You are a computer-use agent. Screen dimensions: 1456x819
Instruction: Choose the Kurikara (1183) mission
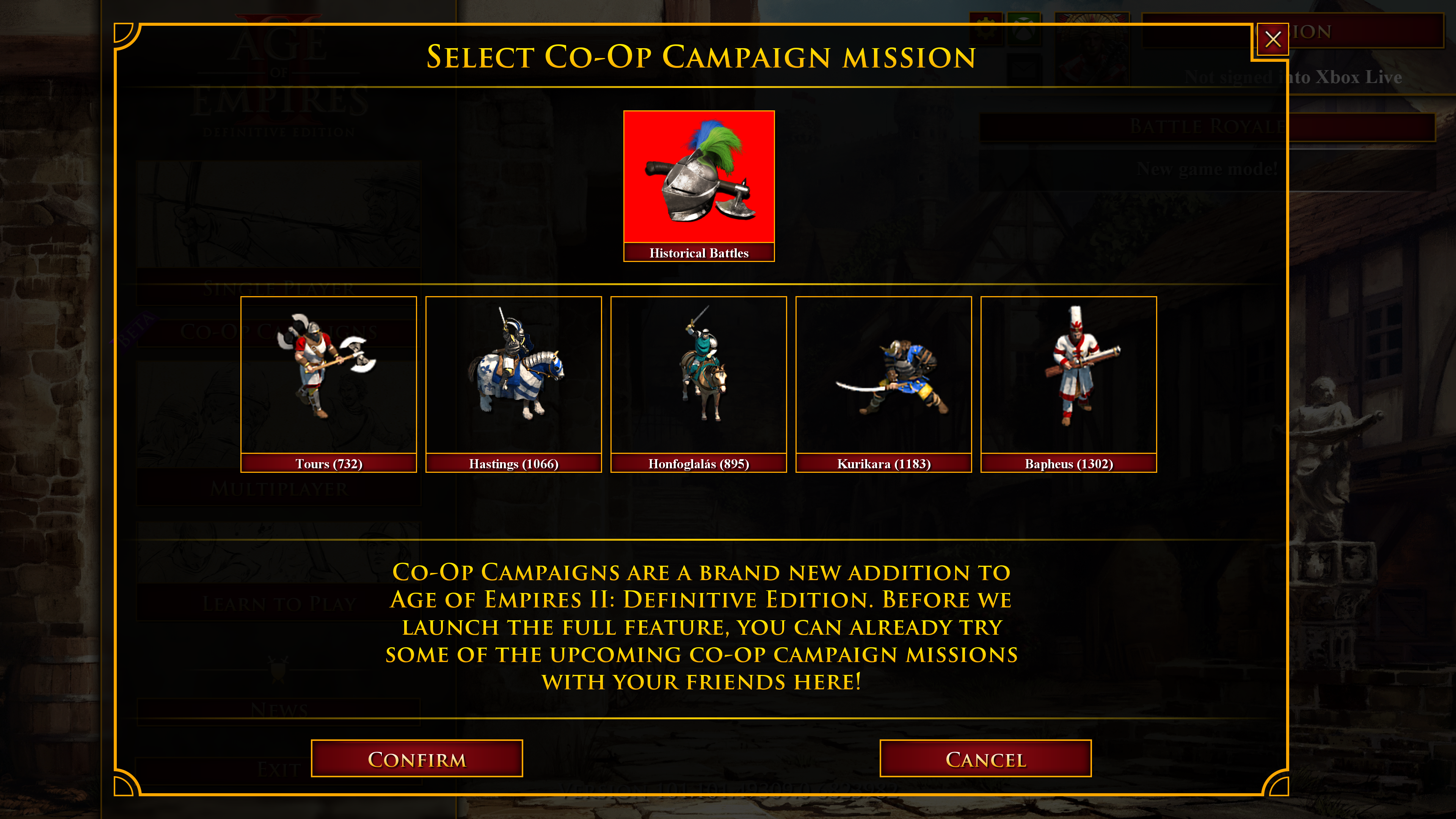(883, 384)
